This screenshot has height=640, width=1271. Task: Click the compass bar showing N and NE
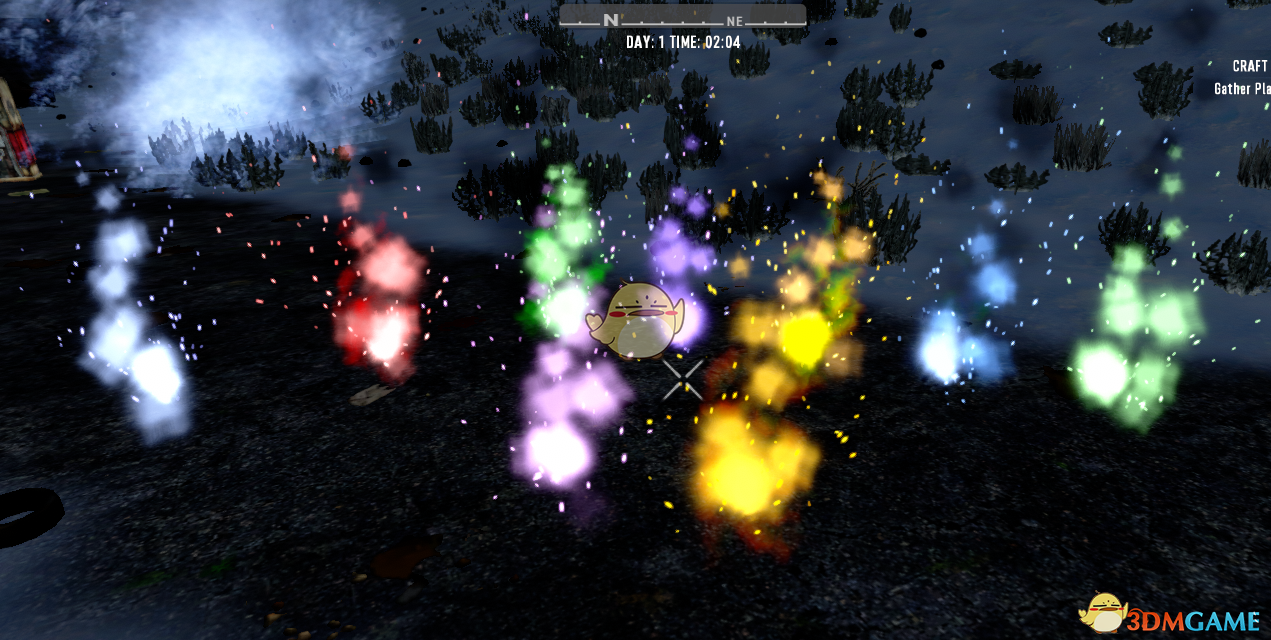[682, 17]
